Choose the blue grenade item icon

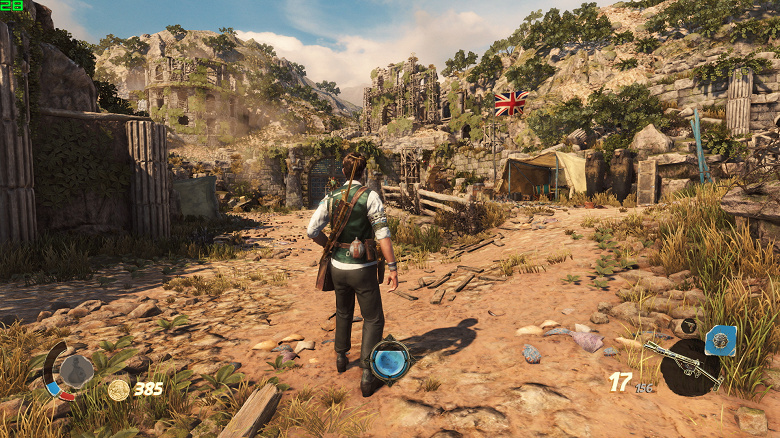[x=720, y=340]
